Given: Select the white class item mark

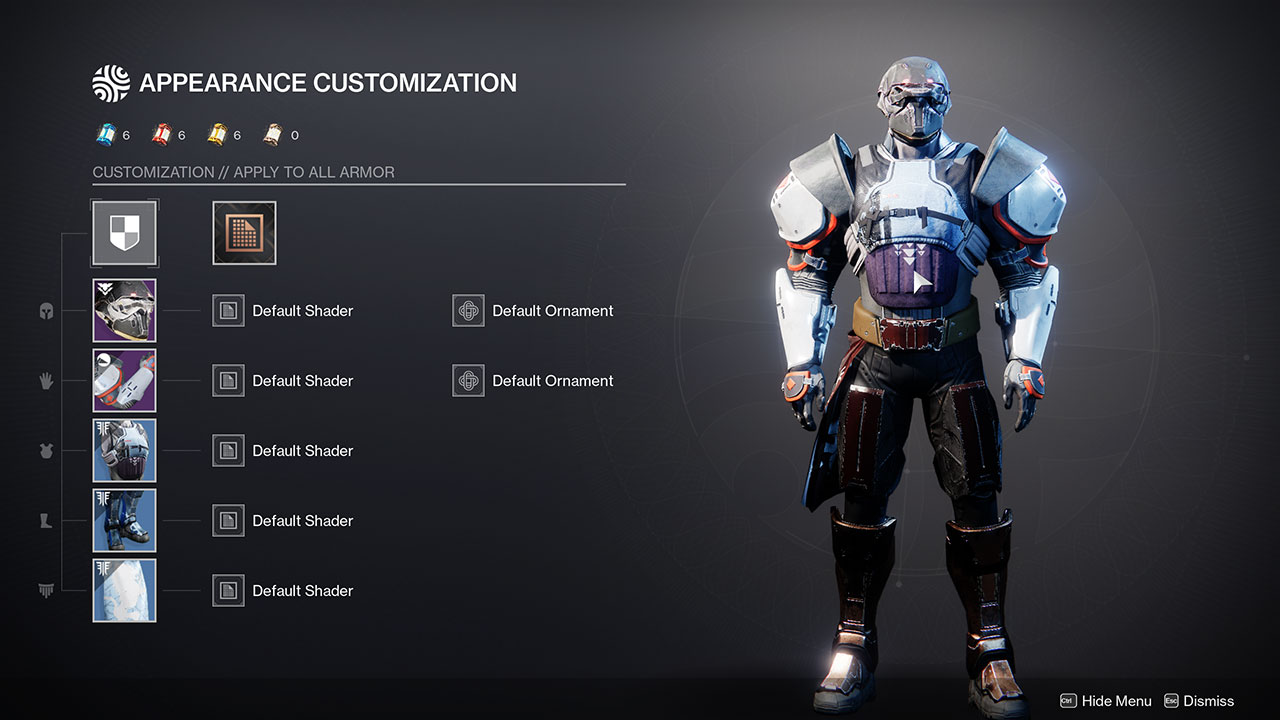Looking at the screenshot, I should [x=125, y=591].
